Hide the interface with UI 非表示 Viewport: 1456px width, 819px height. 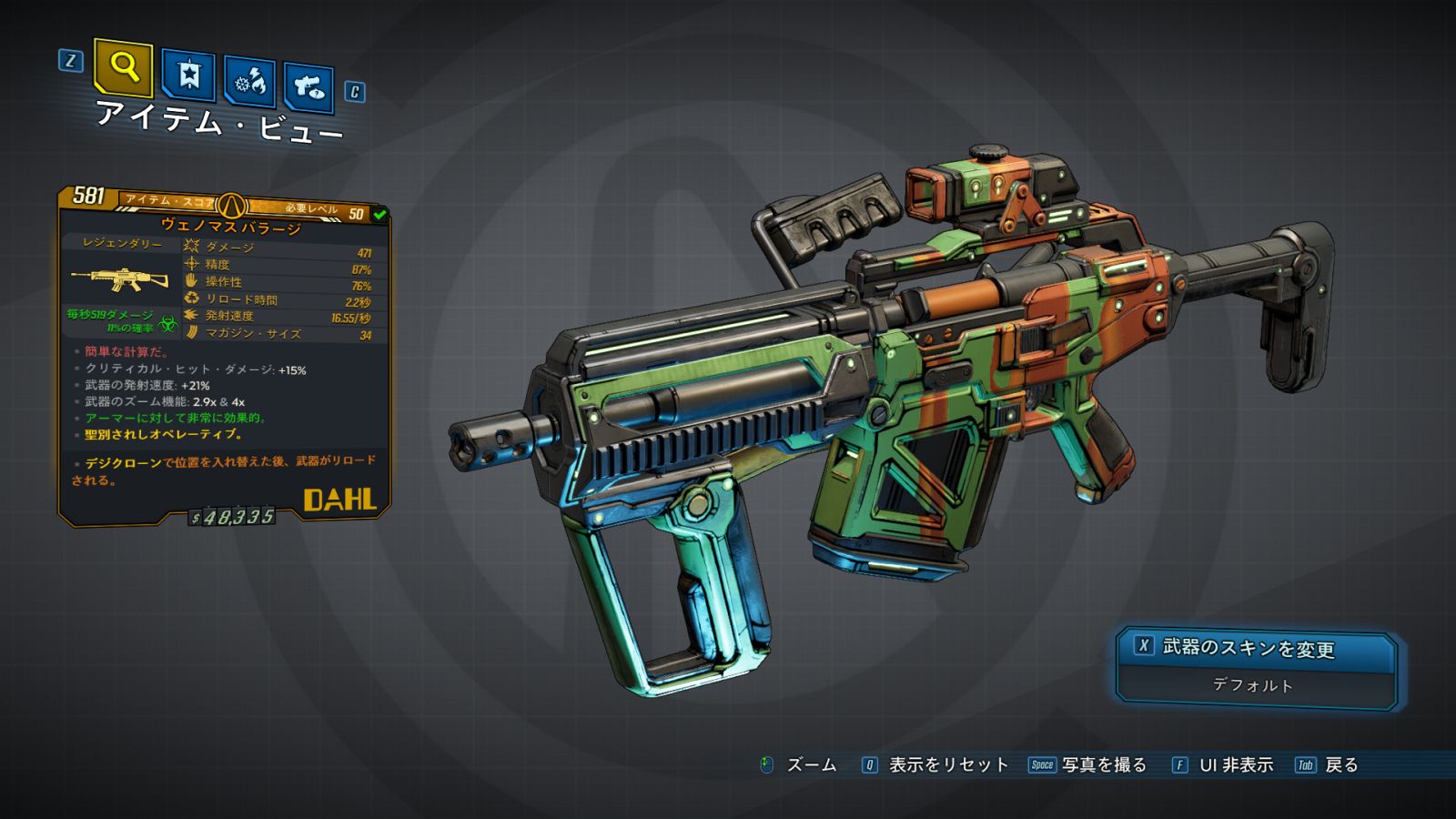pos(1235,765)
